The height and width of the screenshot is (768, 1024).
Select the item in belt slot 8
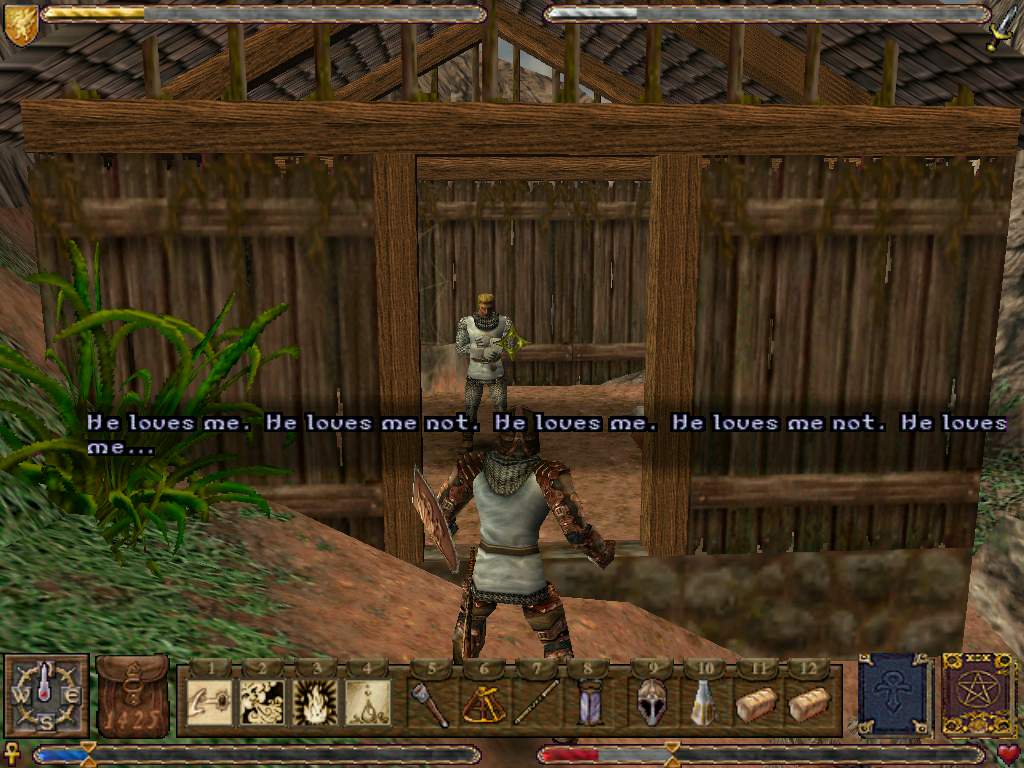590,701
